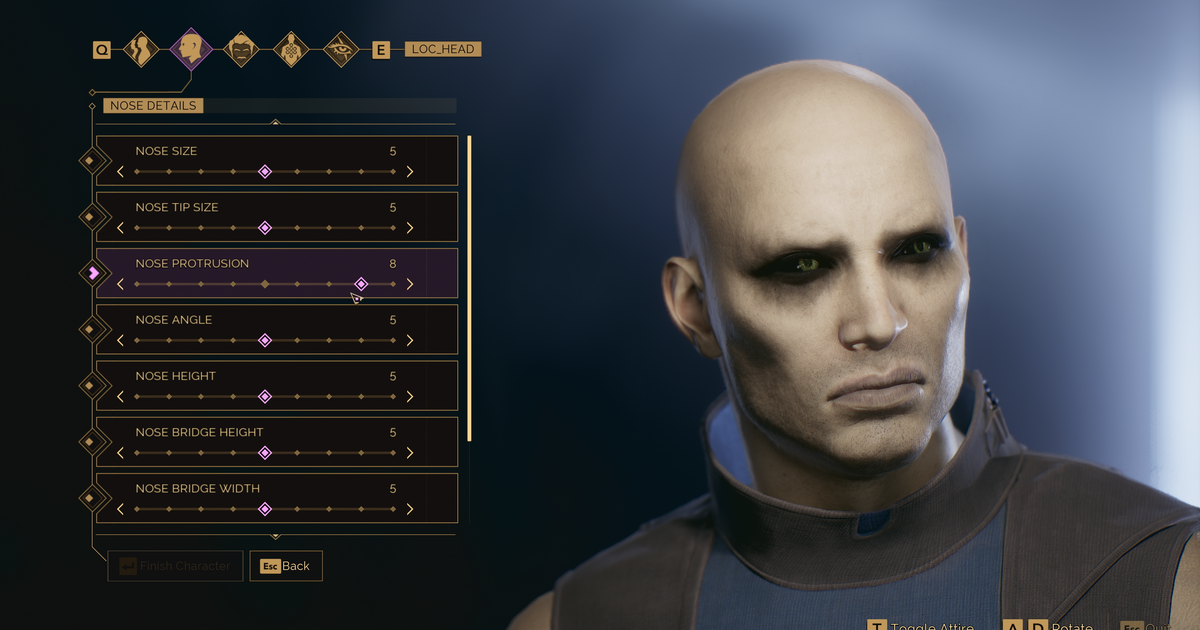This screenshot has width=1200, height=630.
Task: Select the head profile tab
Action: point(190,48)
